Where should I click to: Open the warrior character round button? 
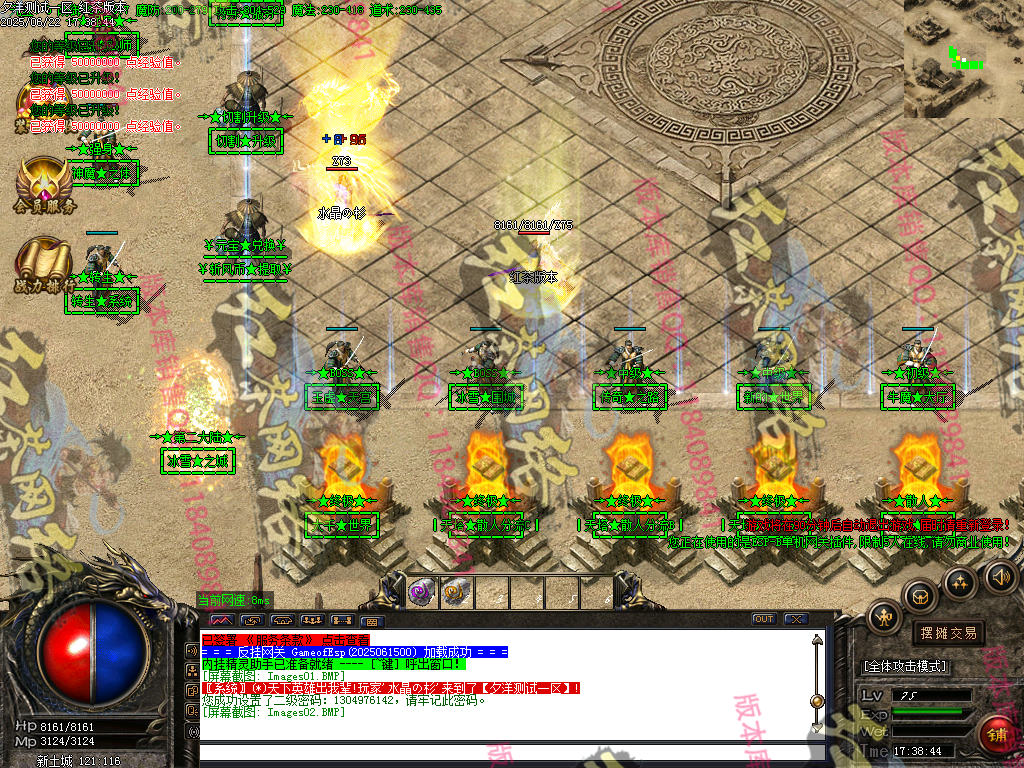[884, 618]
